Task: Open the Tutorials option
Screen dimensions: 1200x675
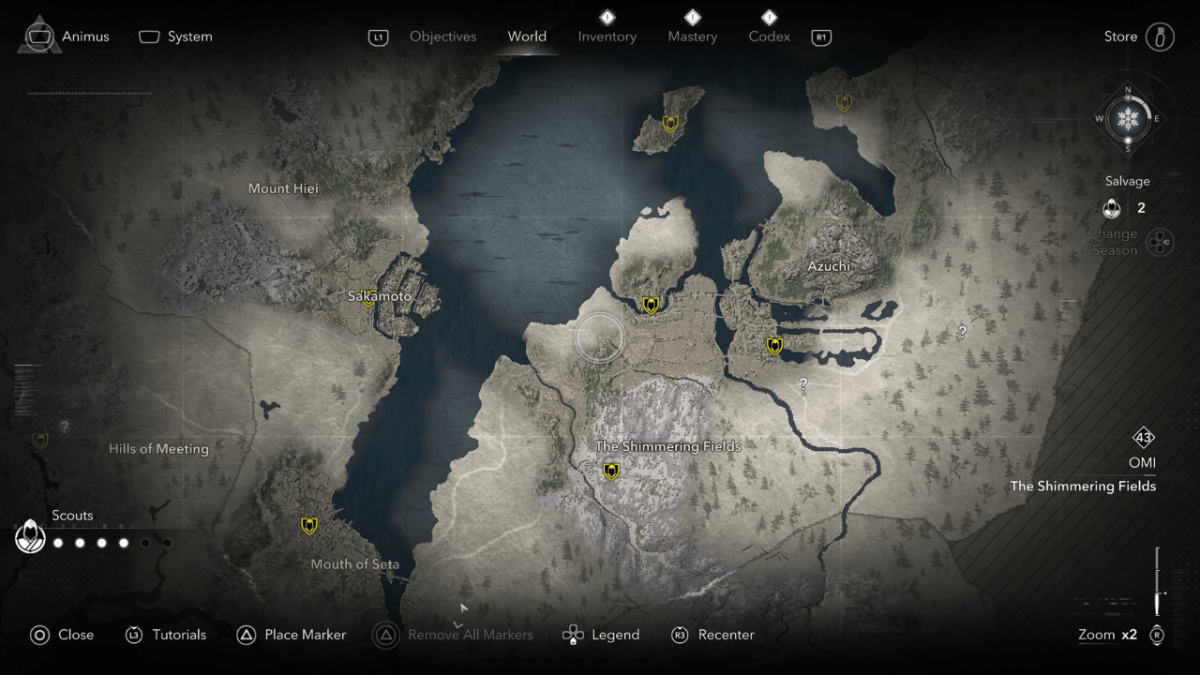Action: [x=166, y=634]
